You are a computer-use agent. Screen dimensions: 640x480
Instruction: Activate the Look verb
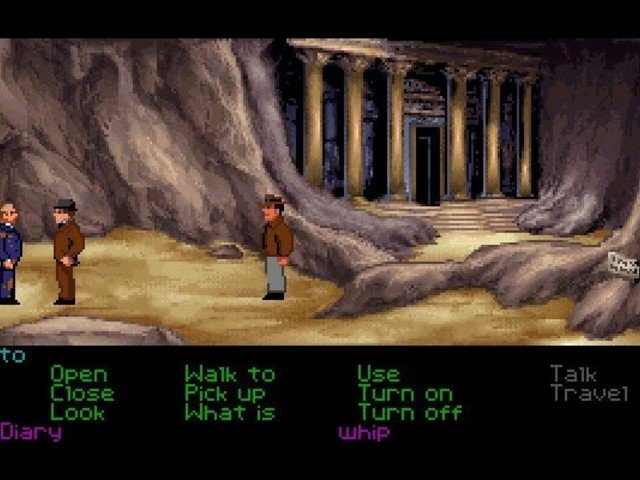tap(77, 412)
